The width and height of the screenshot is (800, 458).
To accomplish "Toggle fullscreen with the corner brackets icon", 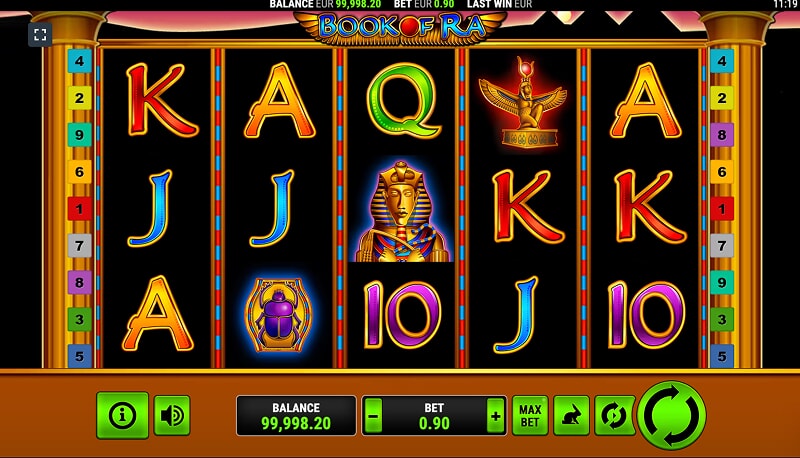I will (x=39, y=35).
